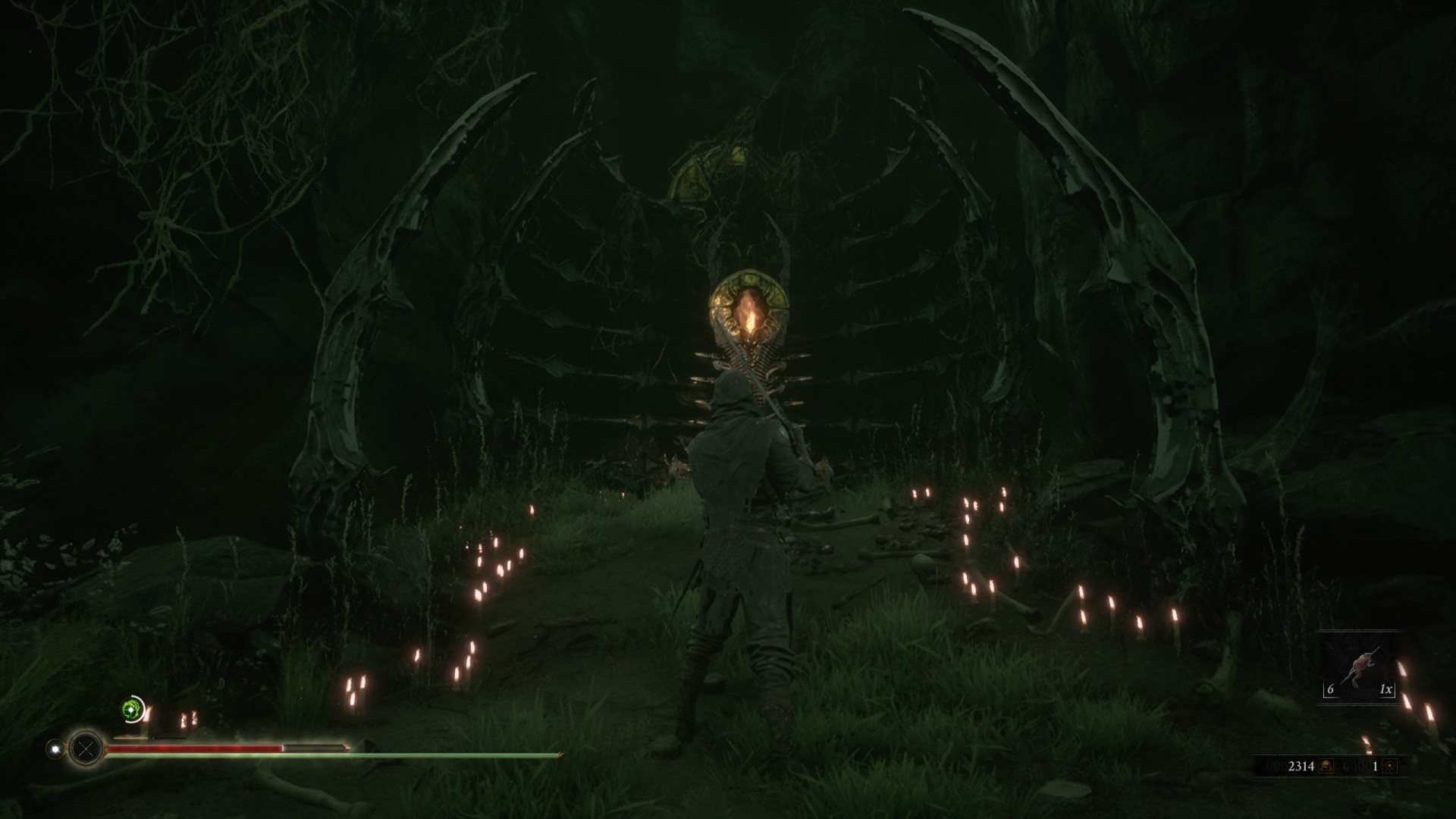Click the glimpse currency icon
Image resolution: width=1456 pixels, height=819 pixels.
[x=1389, y=767]
